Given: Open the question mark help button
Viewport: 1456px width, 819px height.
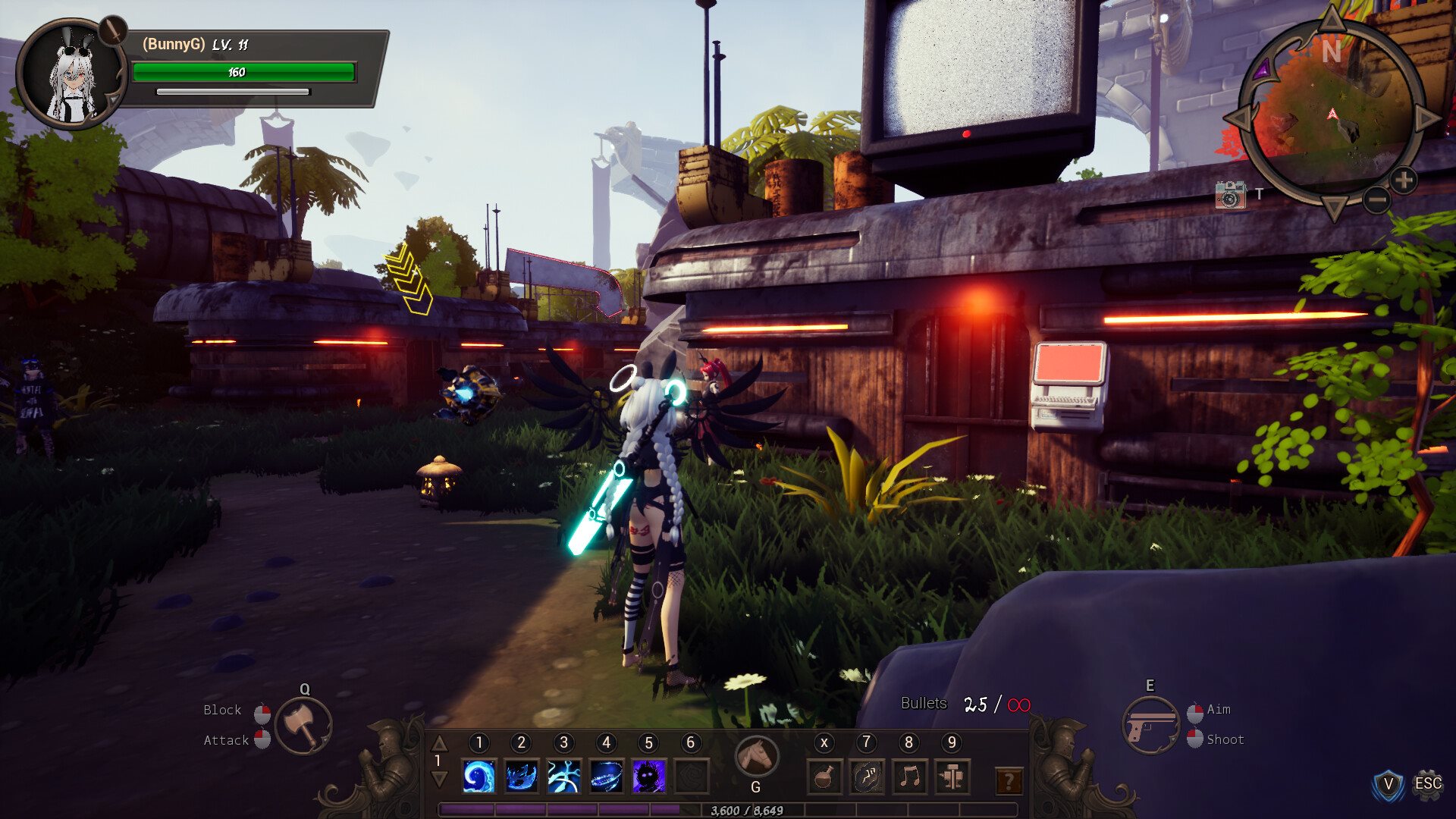Looking at the screenshot, I should pyautogui.click(x=1009, y=780).
